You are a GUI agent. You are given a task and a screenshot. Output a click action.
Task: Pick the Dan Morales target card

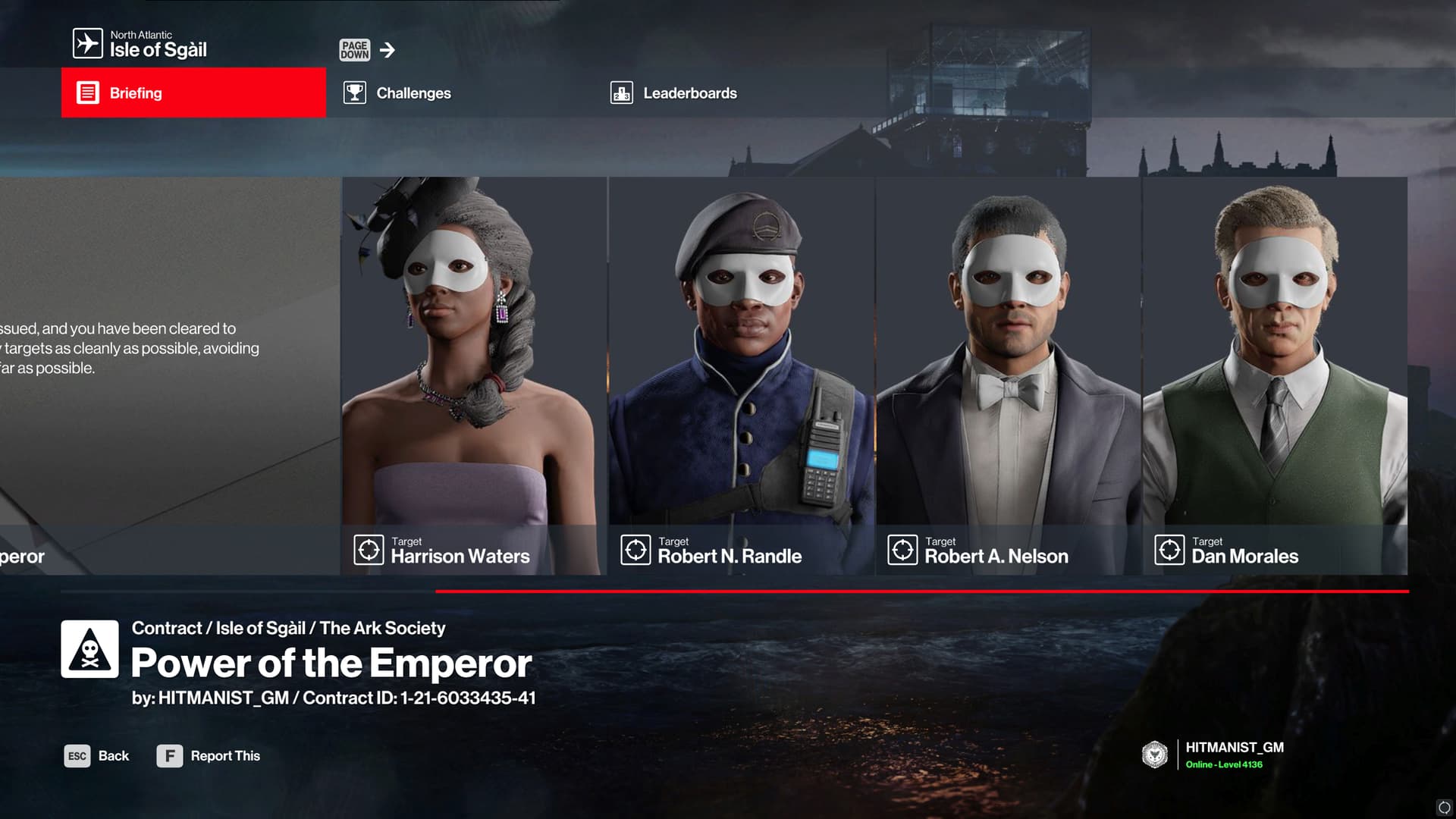point(1275,375)
